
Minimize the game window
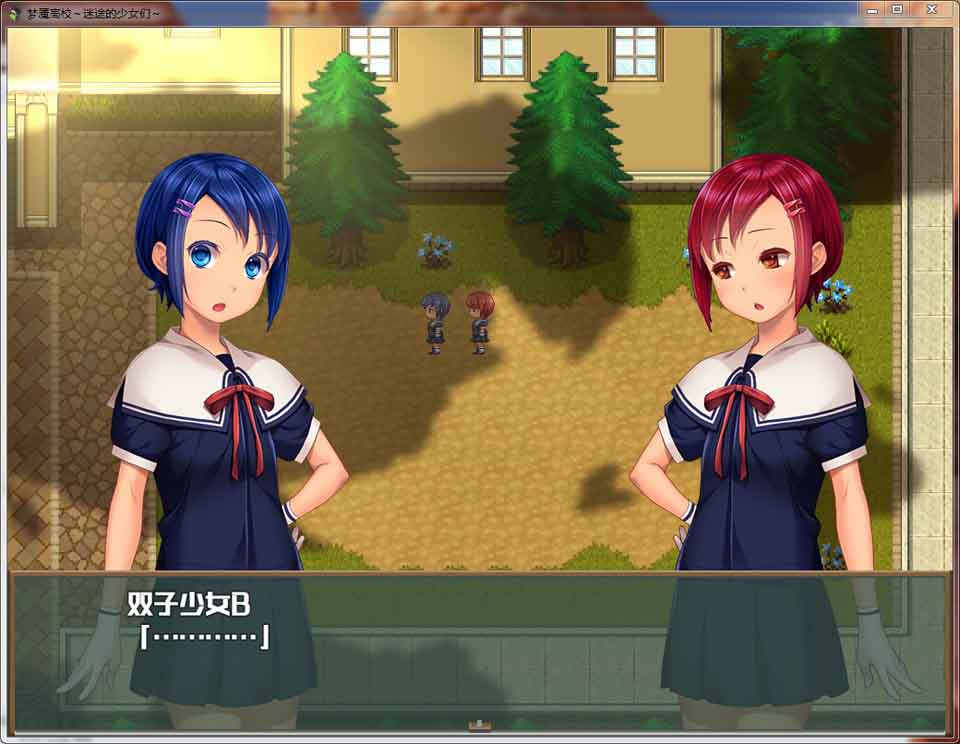point(871,9)
